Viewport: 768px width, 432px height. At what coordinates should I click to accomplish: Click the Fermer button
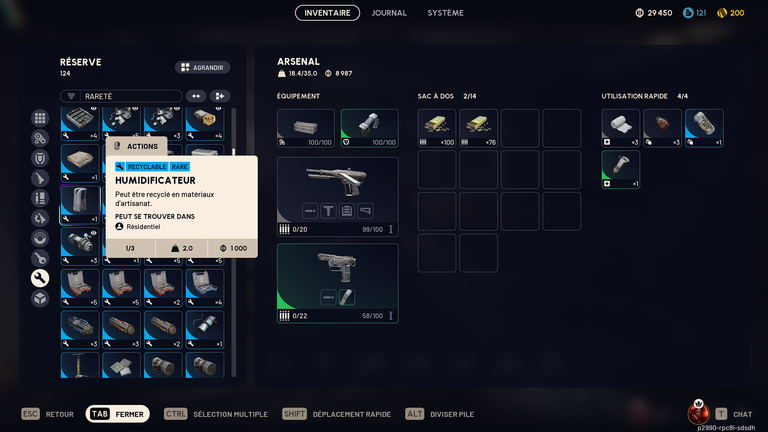pos(118,414)
